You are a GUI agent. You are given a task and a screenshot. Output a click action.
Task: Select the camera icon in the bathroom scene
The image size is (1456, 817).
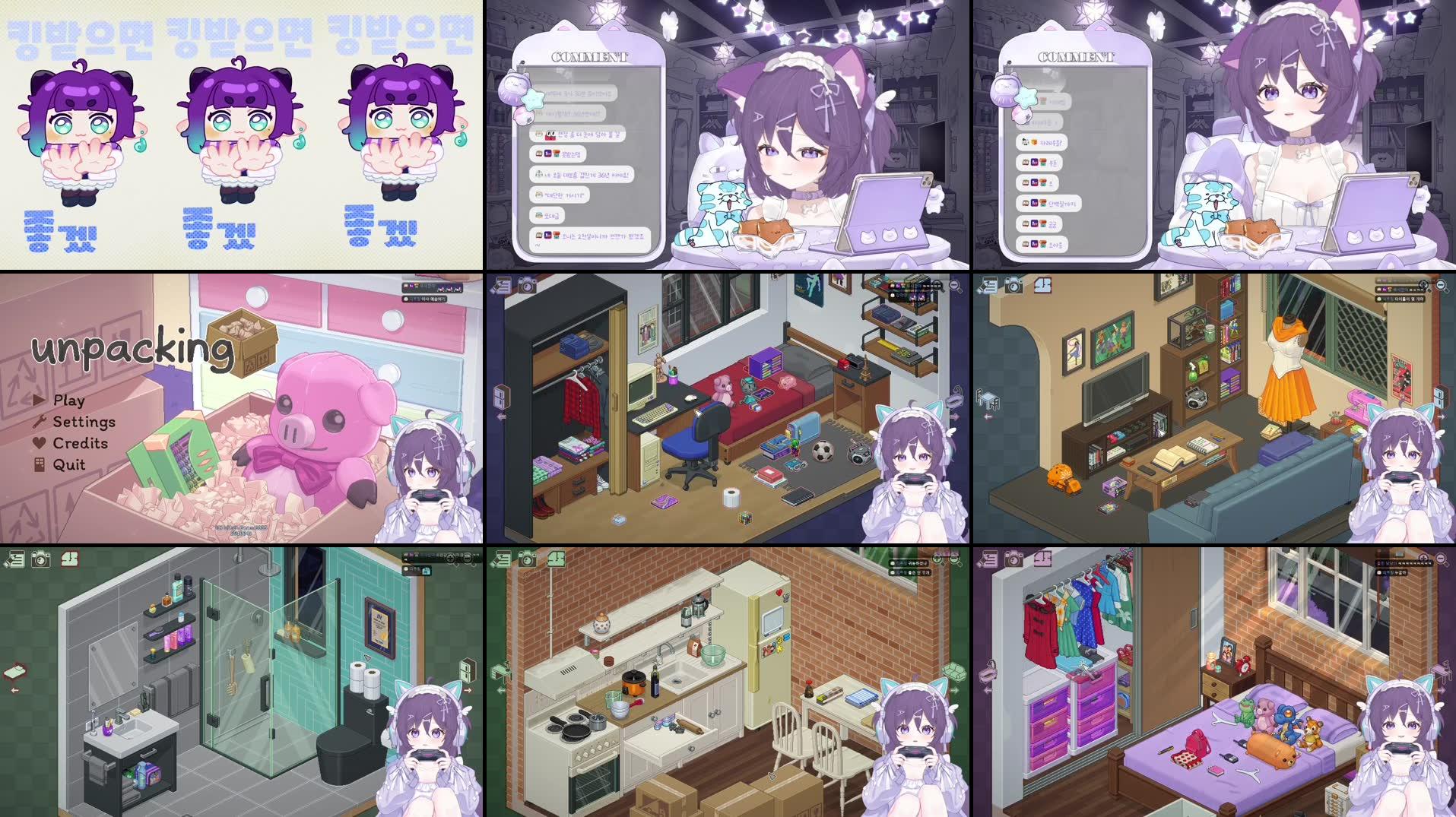pyautogui.click(x=40, y=560)
